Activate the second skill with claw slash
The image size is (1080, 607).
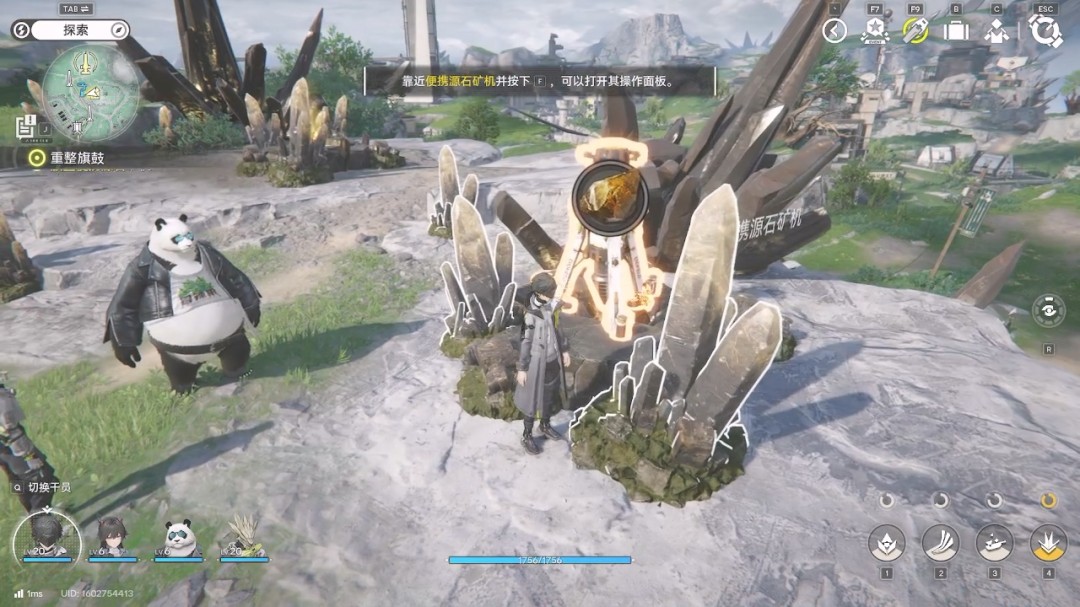point(940,543)
